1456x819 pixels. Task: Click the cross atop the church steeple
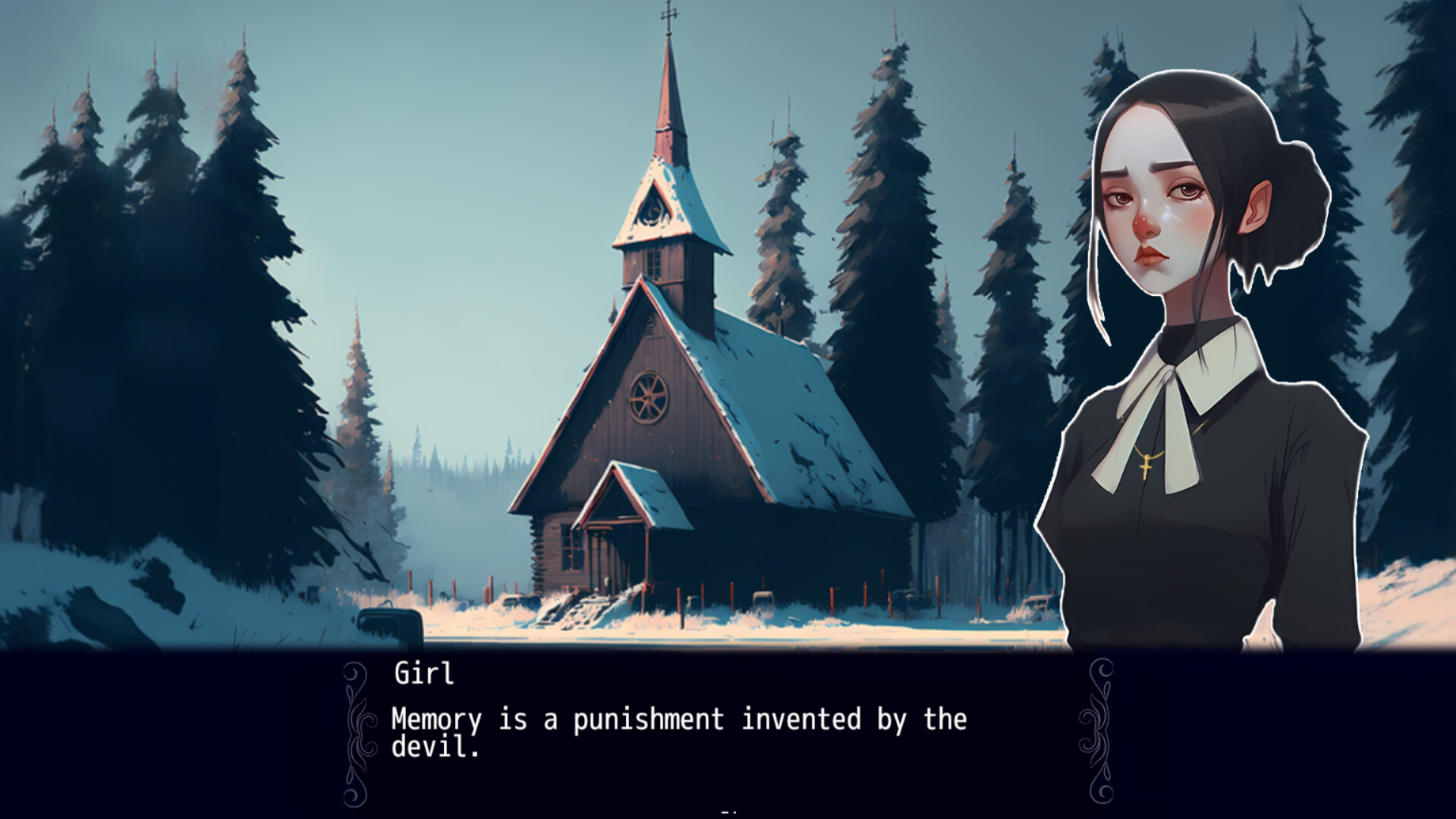(668, 14)
